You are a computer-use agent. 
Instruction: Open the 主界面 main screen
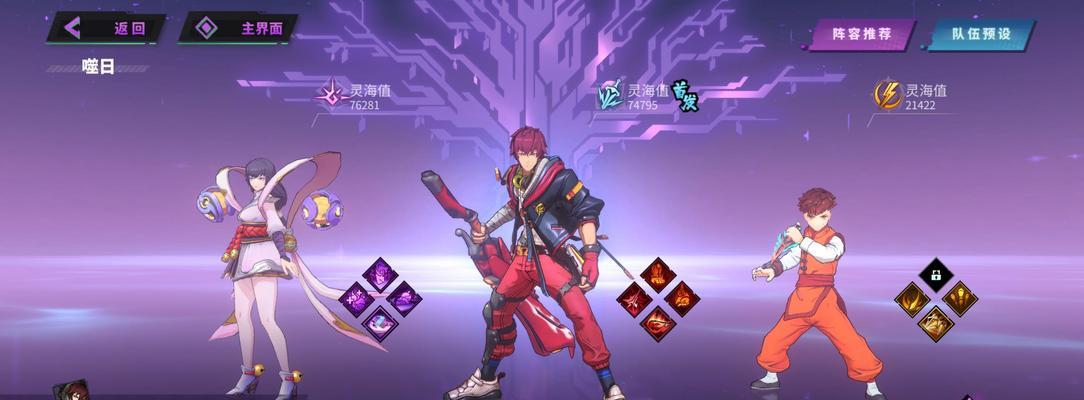(x=239, y=28)
